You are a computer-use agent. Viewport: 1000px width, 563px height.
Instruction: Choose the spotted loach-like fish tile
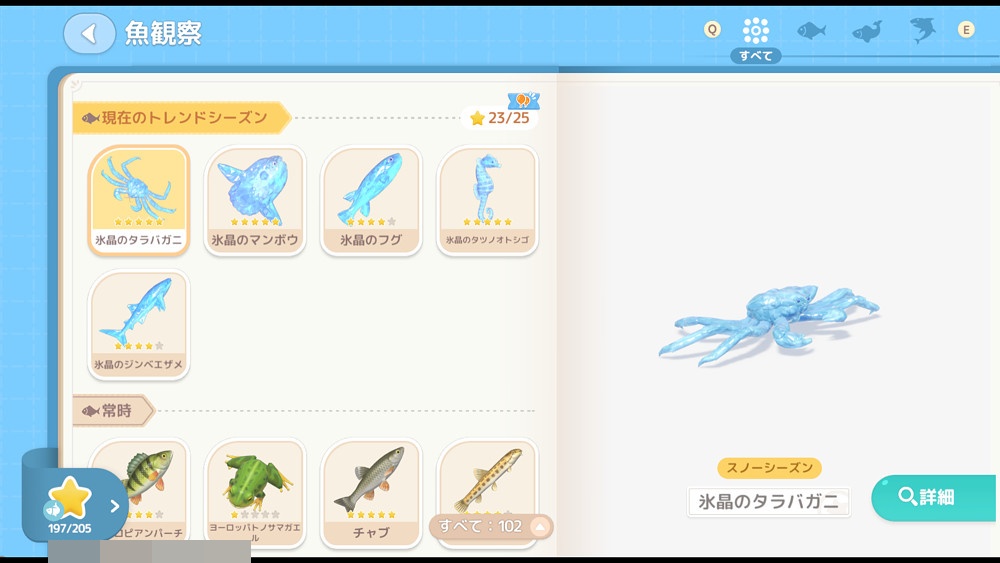point(487,480)
